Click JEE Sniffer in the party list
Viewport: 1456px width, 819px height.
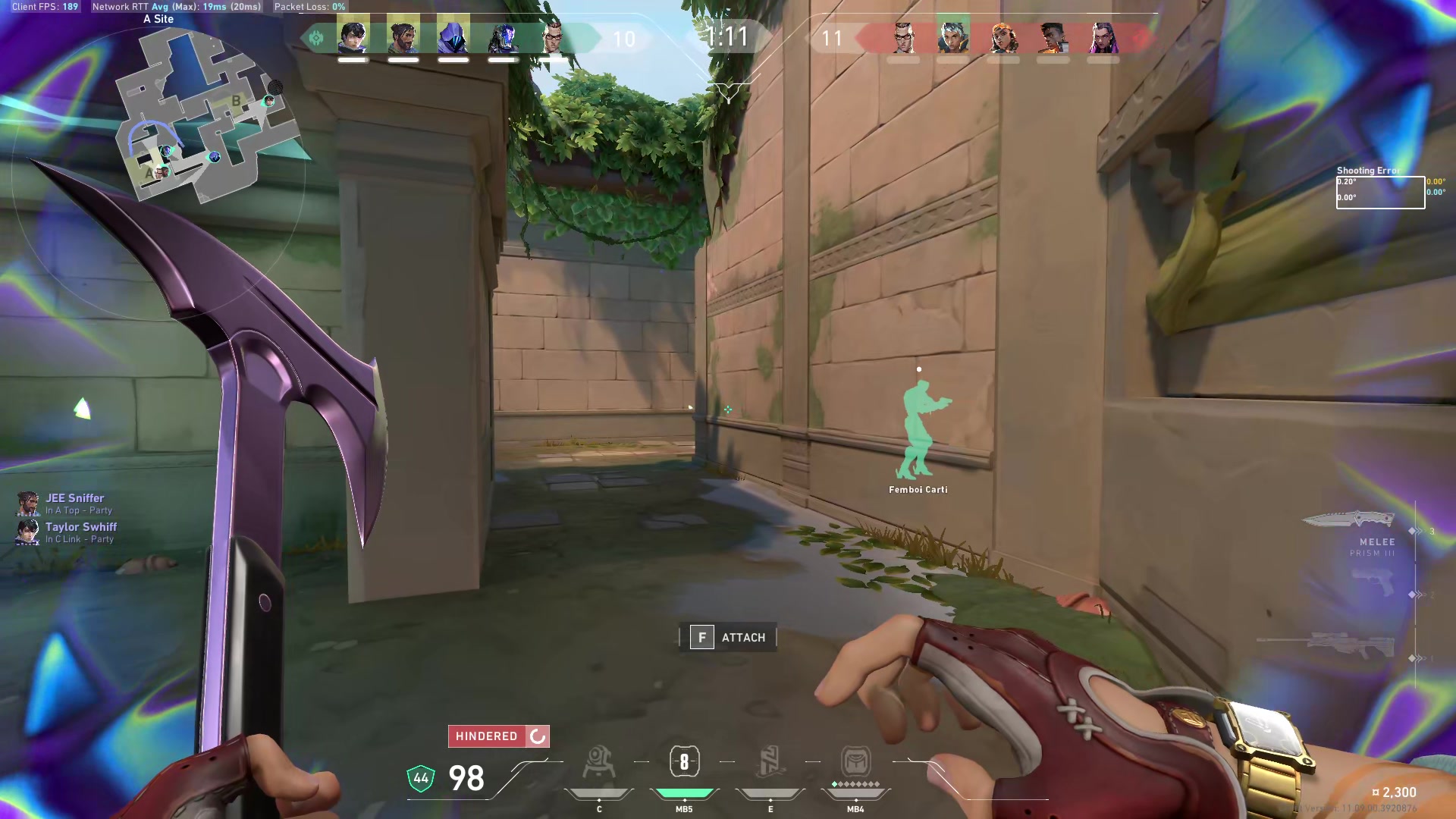point(74,499)
